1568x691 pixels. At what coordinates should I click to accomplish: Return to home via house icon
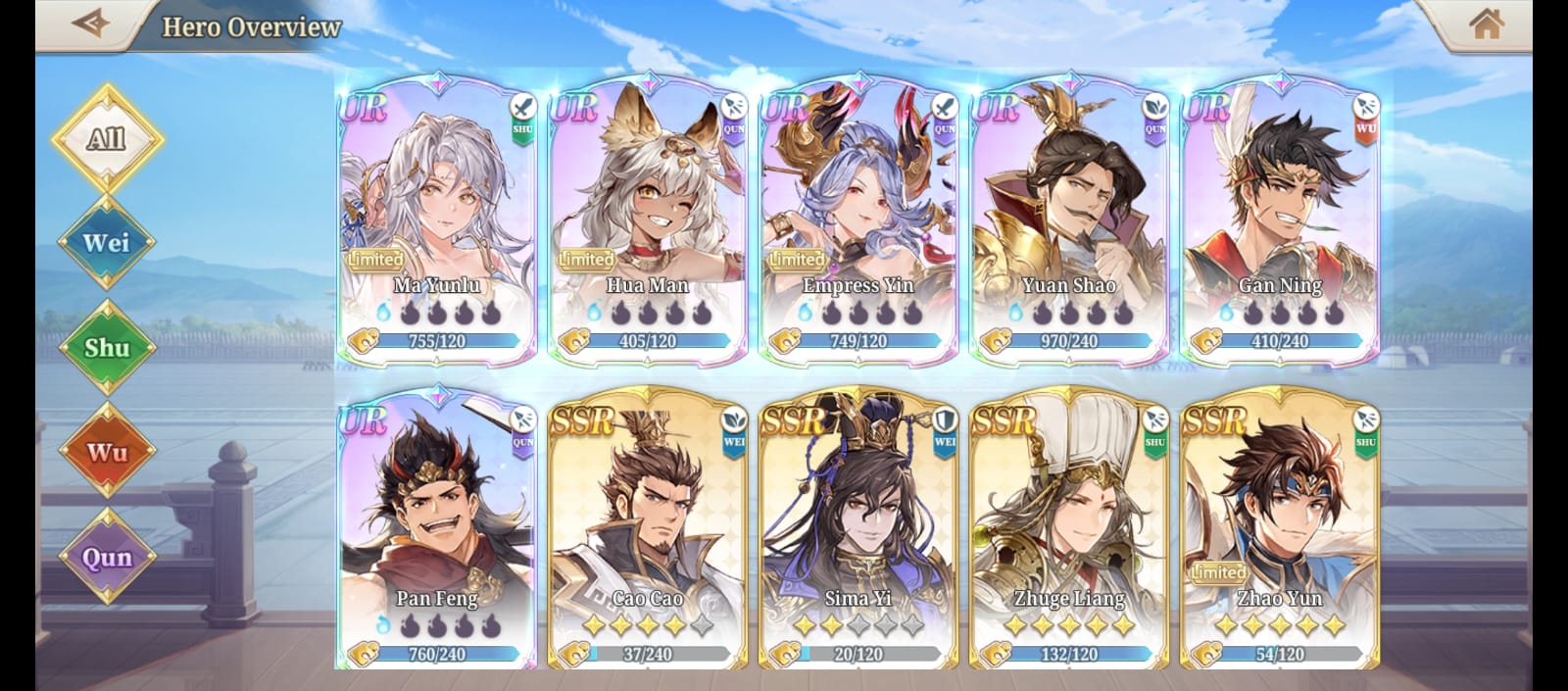(1486, 24)
